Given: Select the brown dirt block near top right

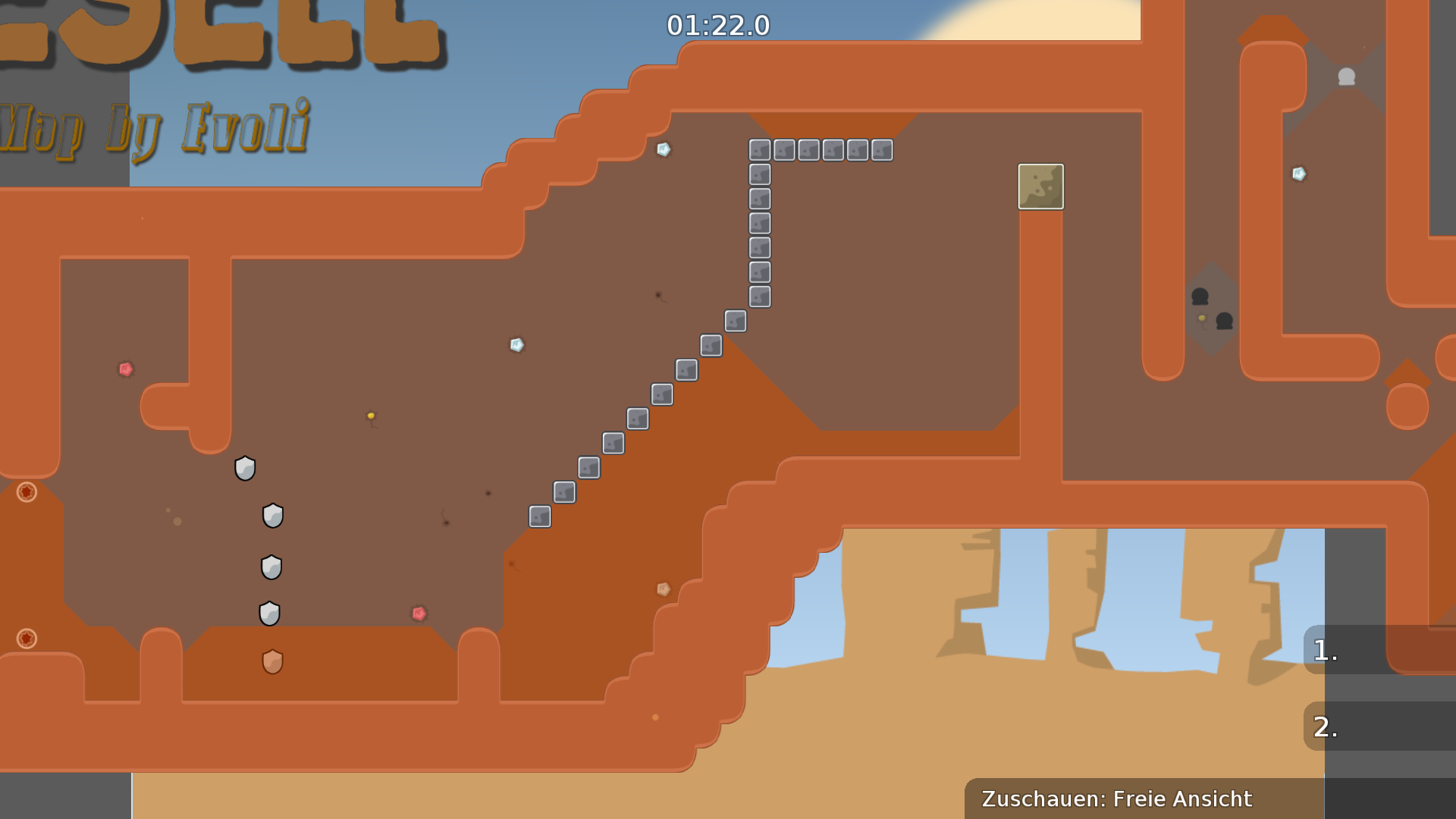Looking at the screenshot, I should pyautogui.click(x=1040, y=187).
